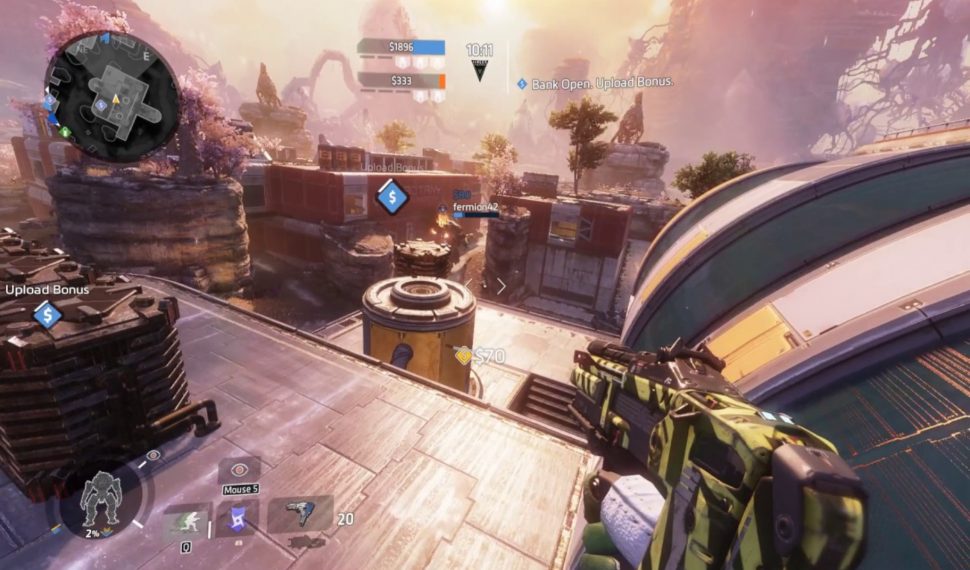The height and width of the screenshot is (570, 970).
Task: Open the circular minimap
Action: tap(111, 95)
